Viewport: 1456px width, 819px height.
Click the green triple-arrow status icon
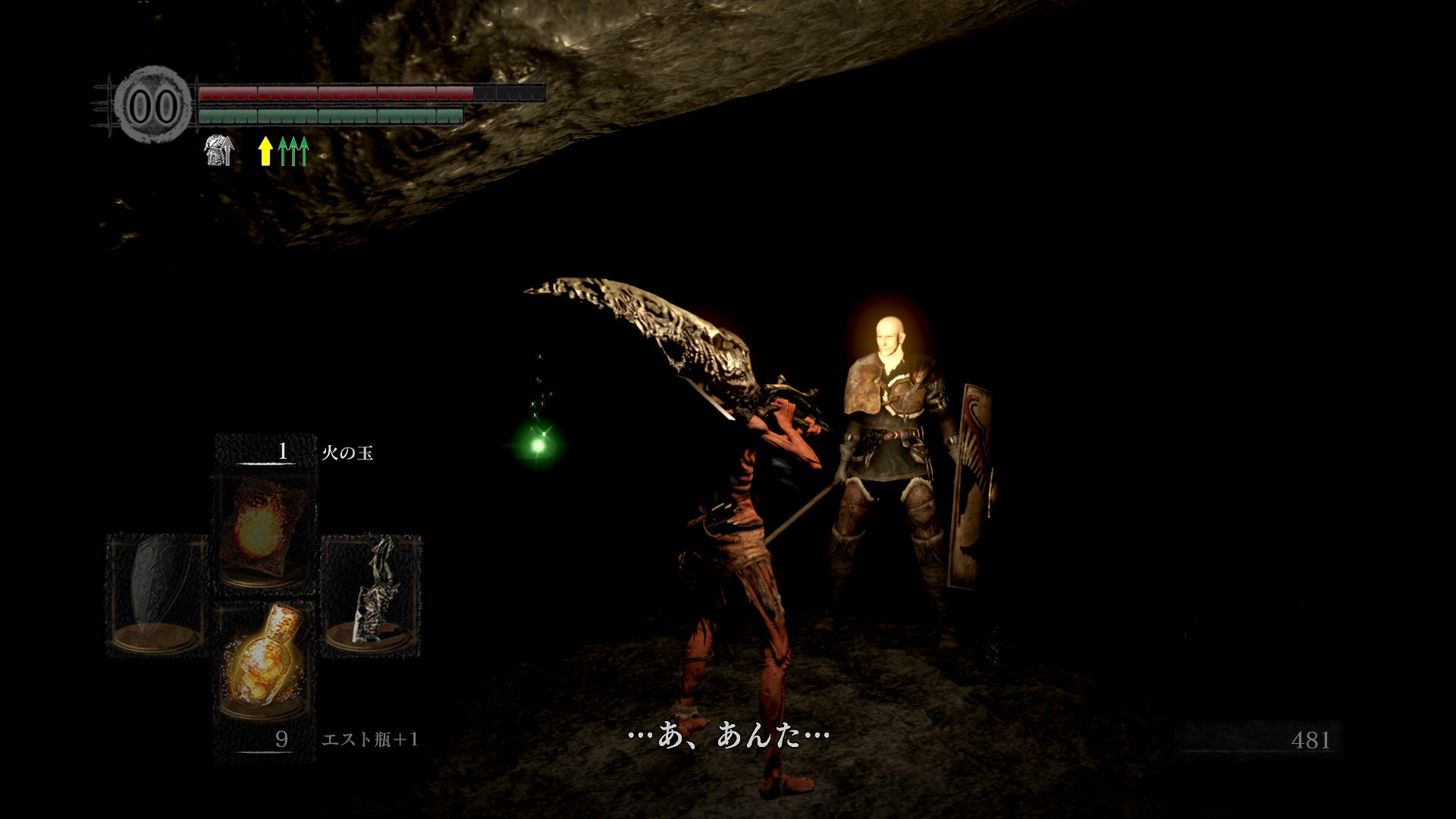click(x=293, y=151)
